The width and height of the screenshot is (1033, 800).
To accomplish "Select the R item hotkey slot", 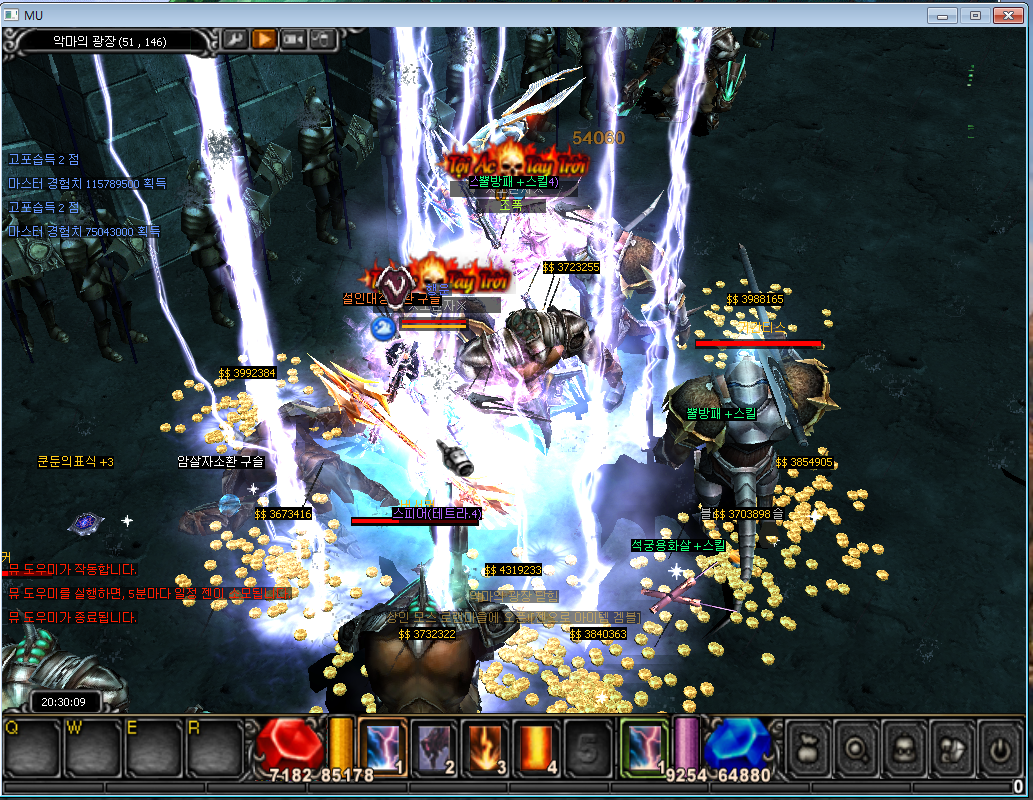I will (x=213, y=748).
